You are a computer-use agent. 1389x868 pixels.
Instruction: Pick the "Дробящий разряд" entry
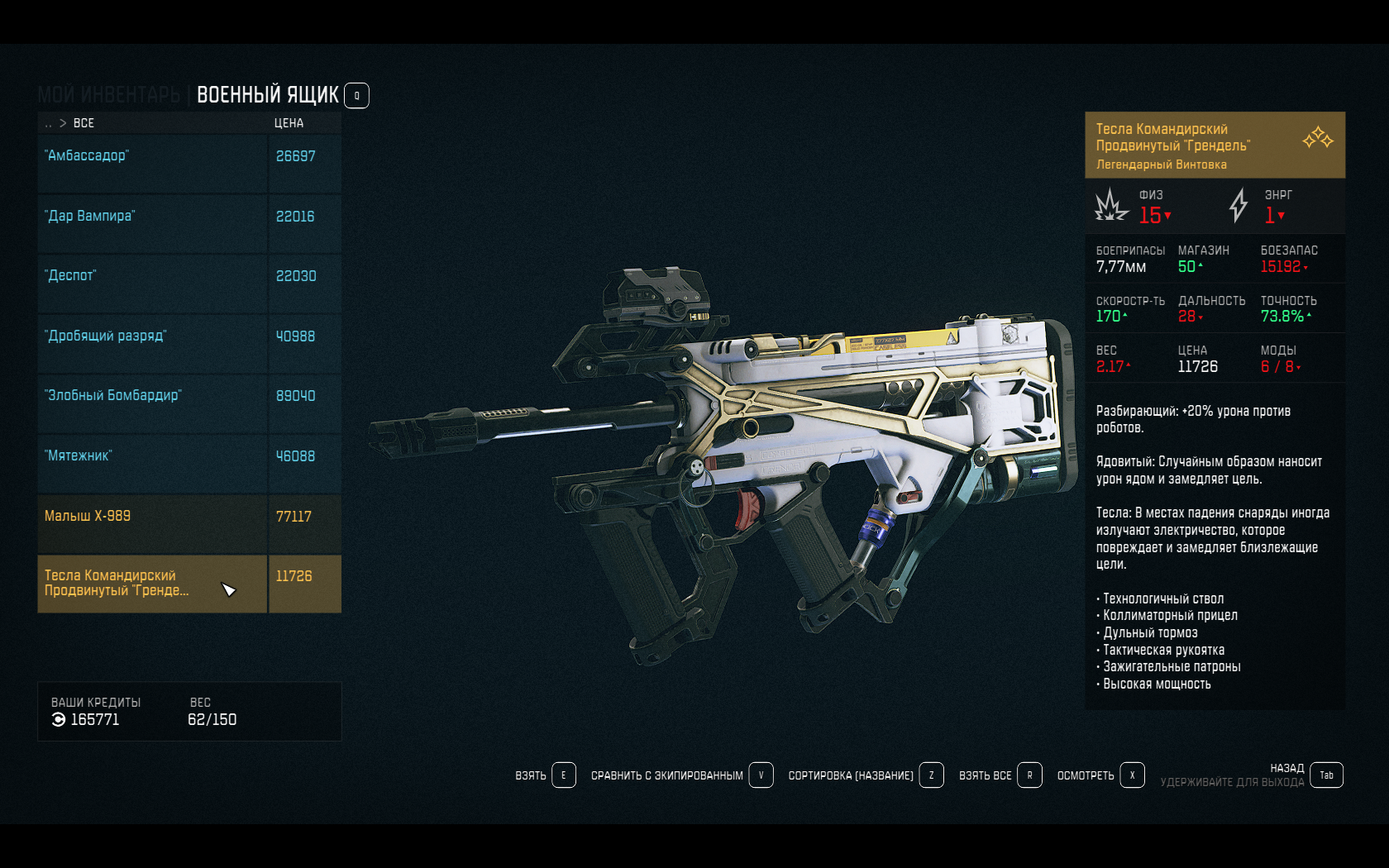click(152, 343)
